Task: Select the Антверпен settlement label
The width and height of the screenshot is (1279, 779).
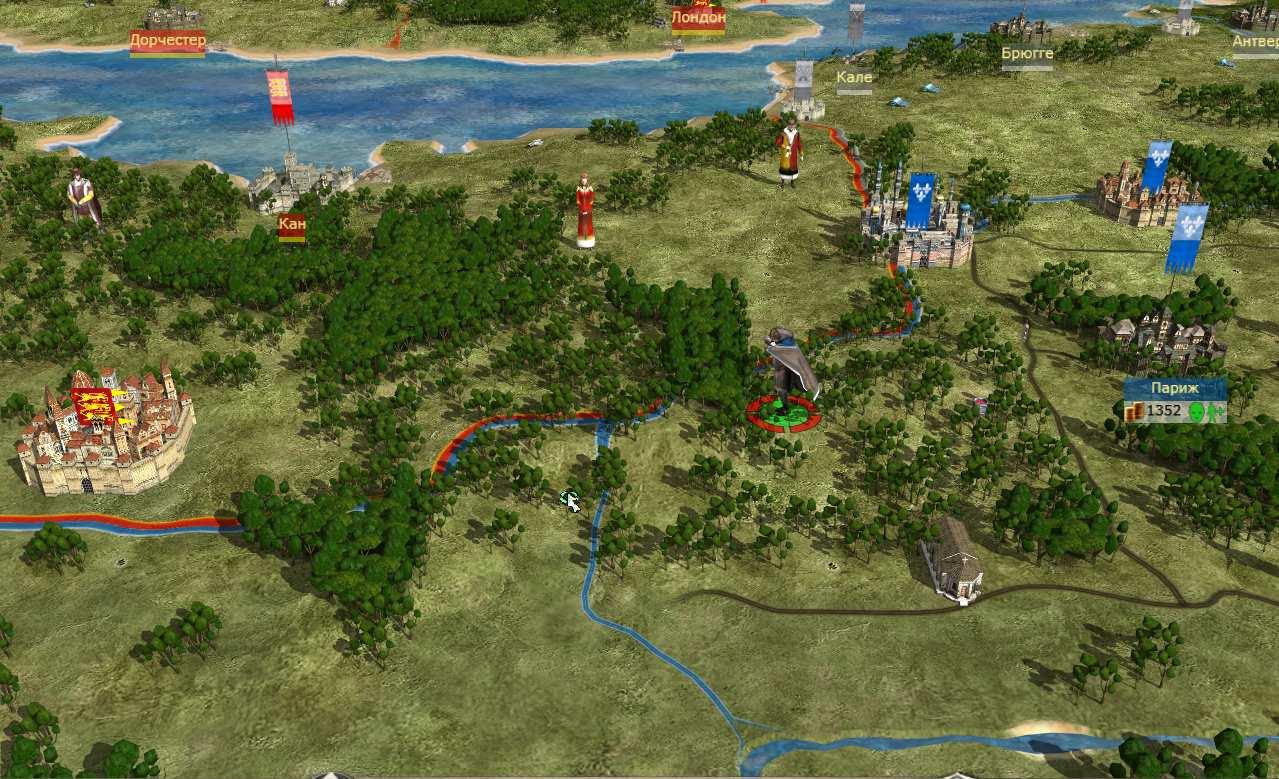Action: (1254, 42)
